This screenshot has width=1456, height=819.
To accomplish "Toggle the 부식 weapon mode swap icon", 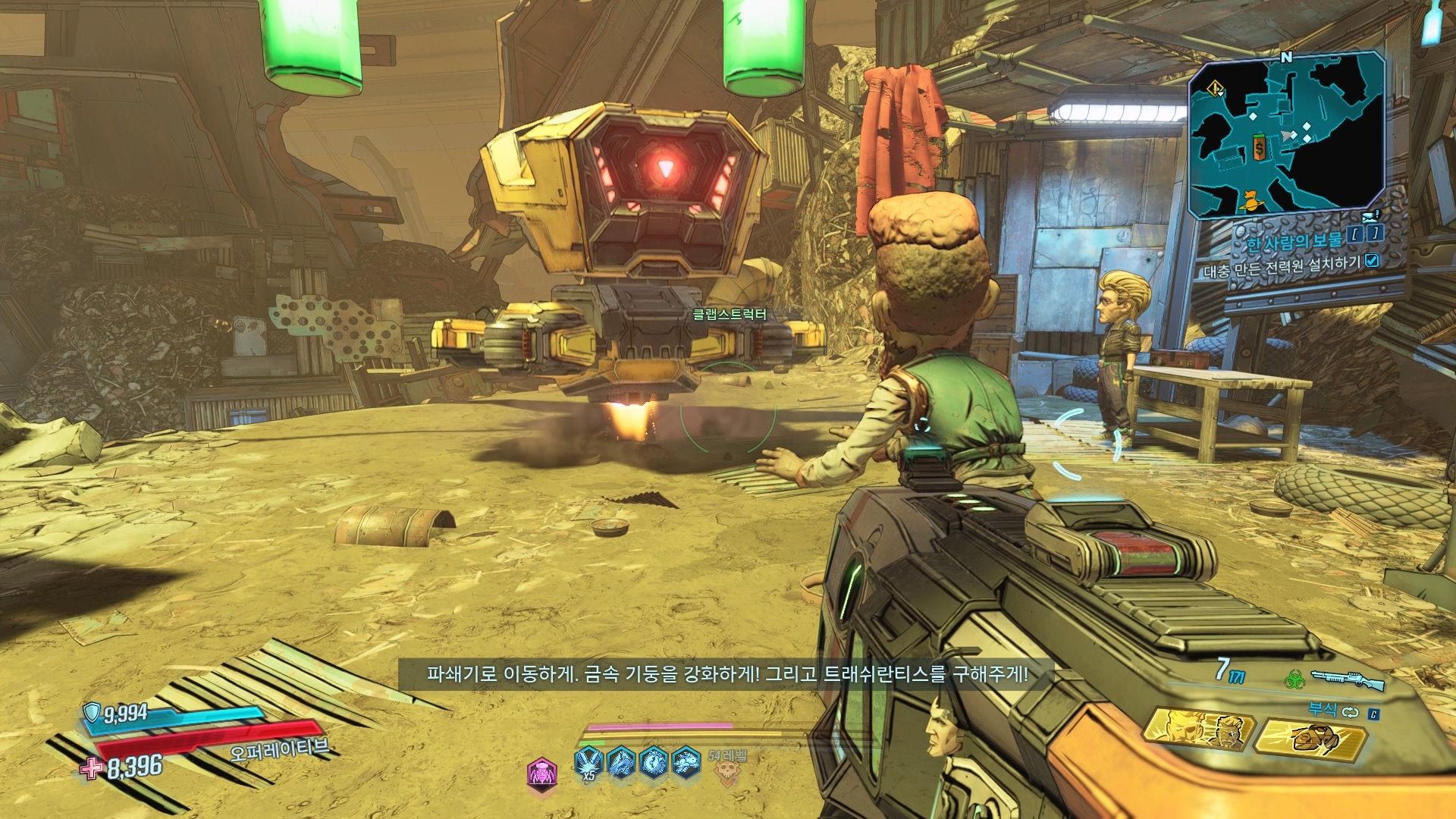I will pos(1351,711).
